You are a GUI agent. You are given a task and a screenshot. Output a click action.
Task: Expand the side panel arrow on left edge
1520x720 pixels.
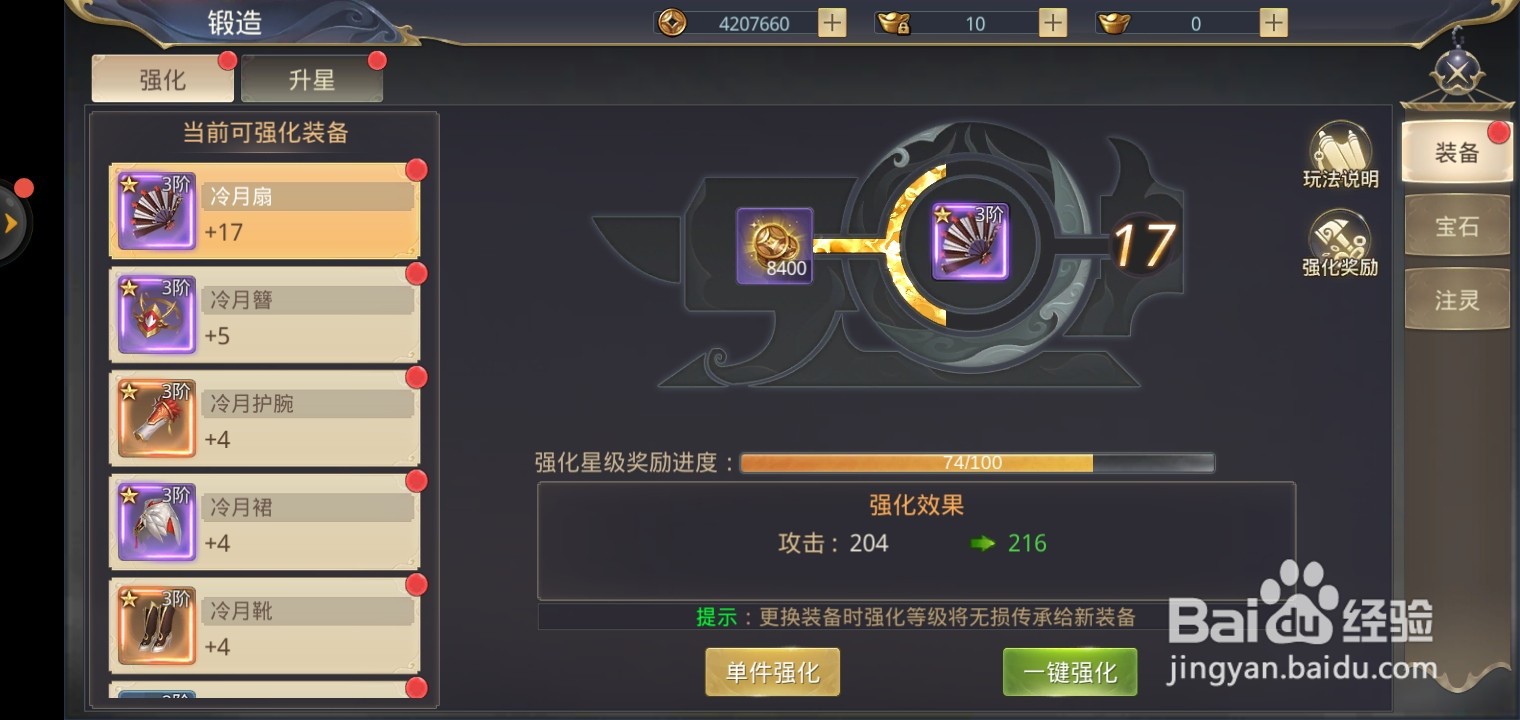coord(13,222)
